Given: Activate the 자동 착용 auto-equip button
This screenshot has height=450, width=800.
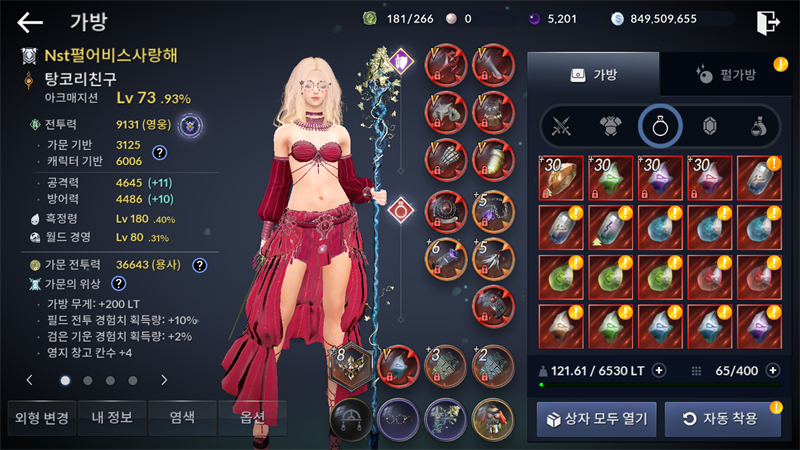Looking at the screenshot, I should pos(723,418).
